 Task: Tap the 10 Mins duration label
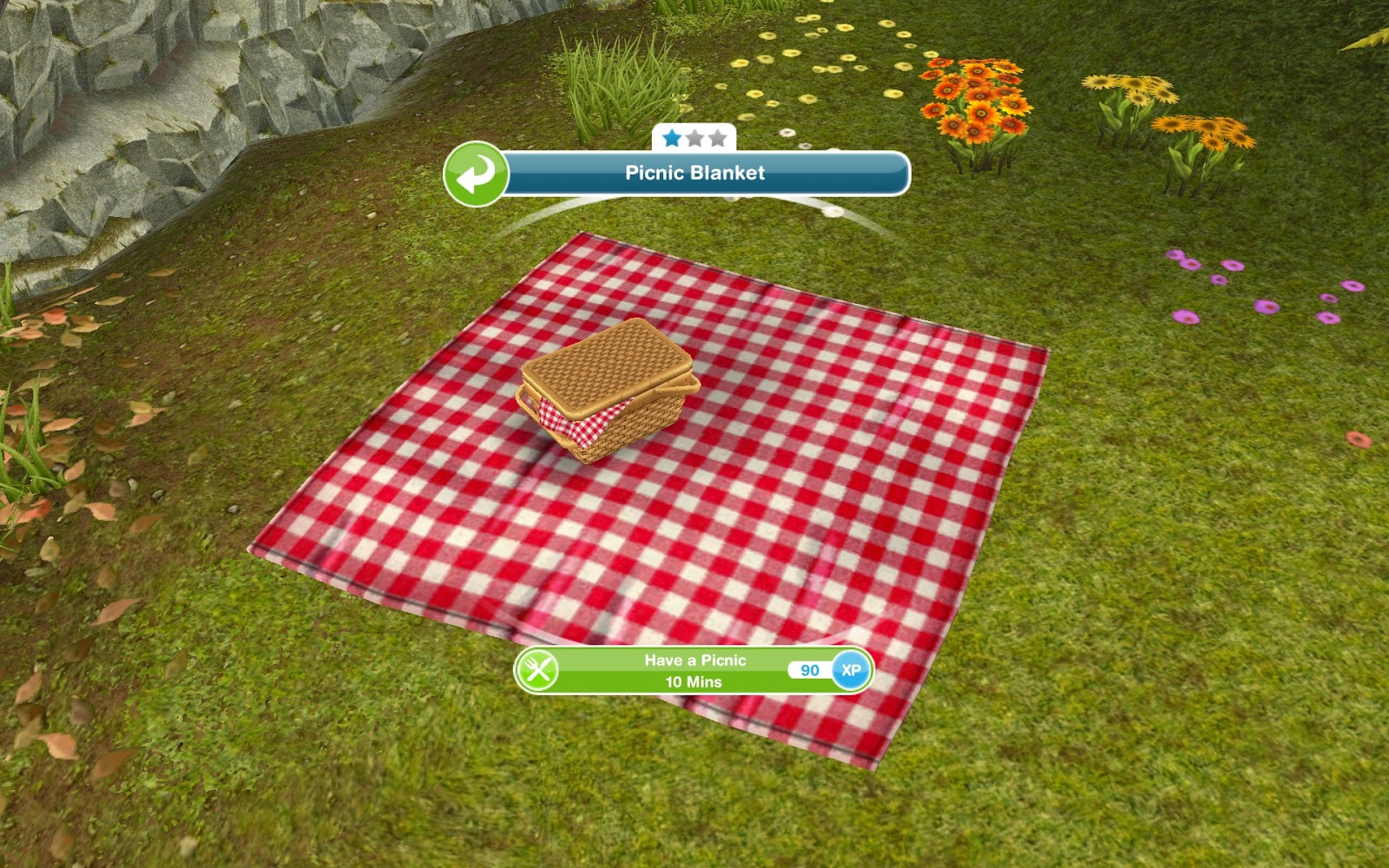pos(694,683)
